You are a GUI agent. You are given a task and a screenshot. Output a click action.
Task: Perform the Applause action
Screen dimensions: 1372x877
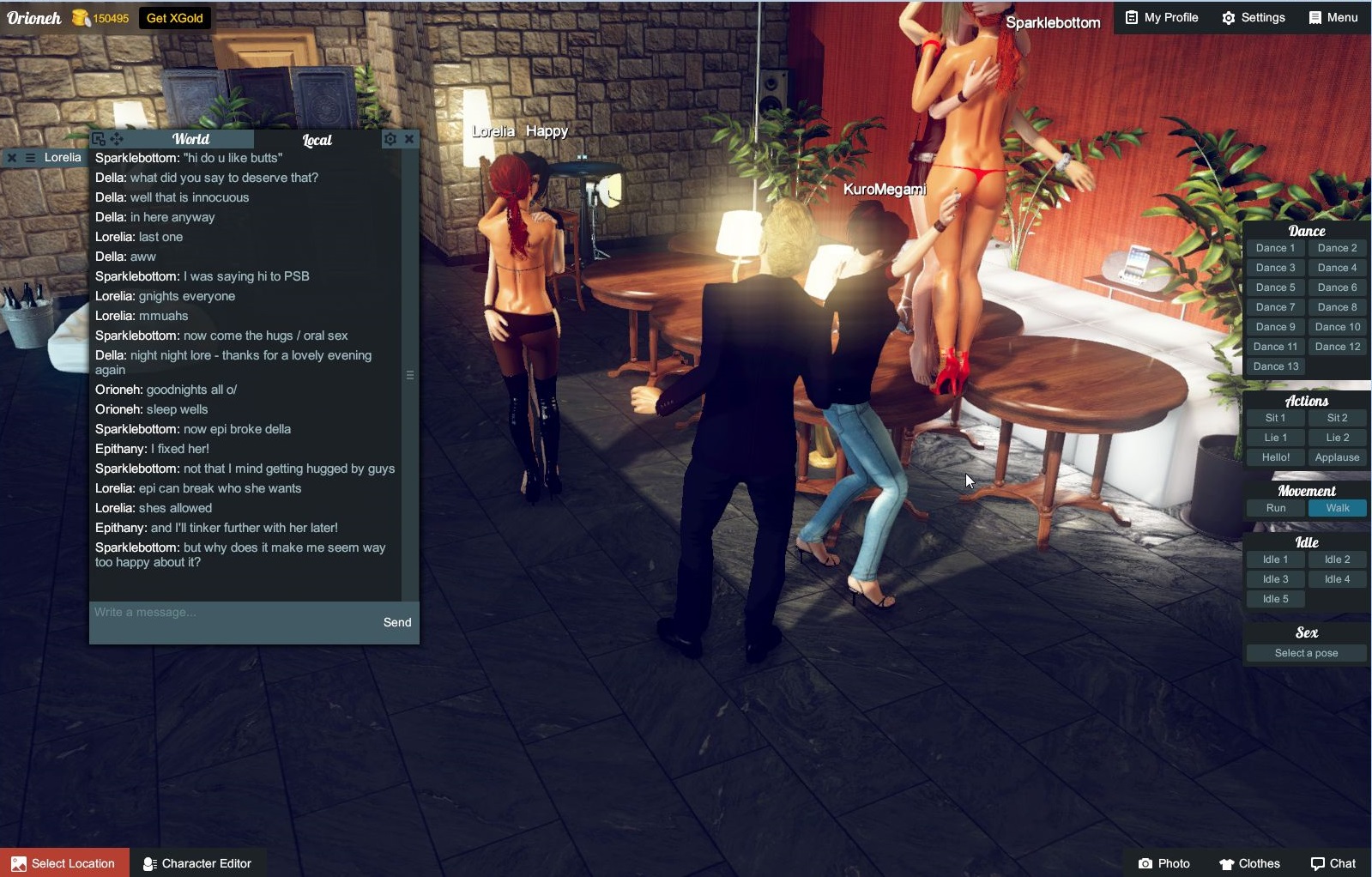pyautogui.click(x=1337, y=457)
